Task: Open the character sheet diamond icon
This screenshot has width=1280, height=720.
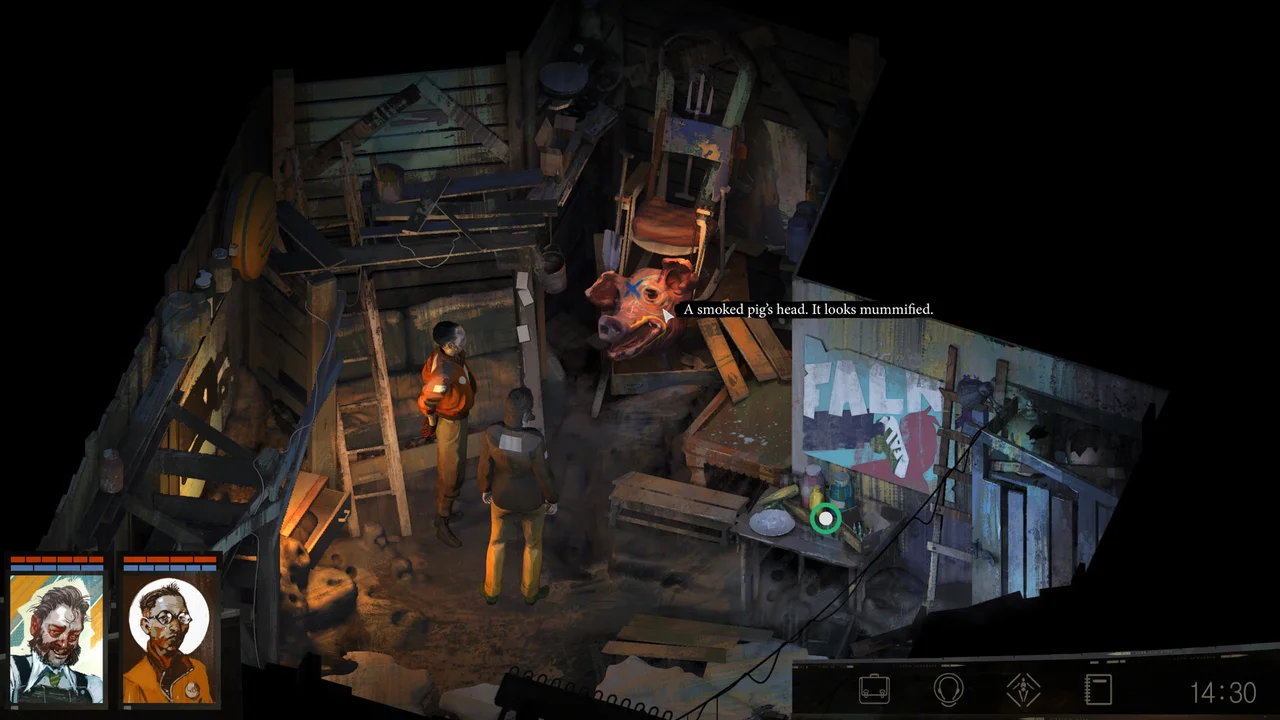Action: (x=1023, y=690)
